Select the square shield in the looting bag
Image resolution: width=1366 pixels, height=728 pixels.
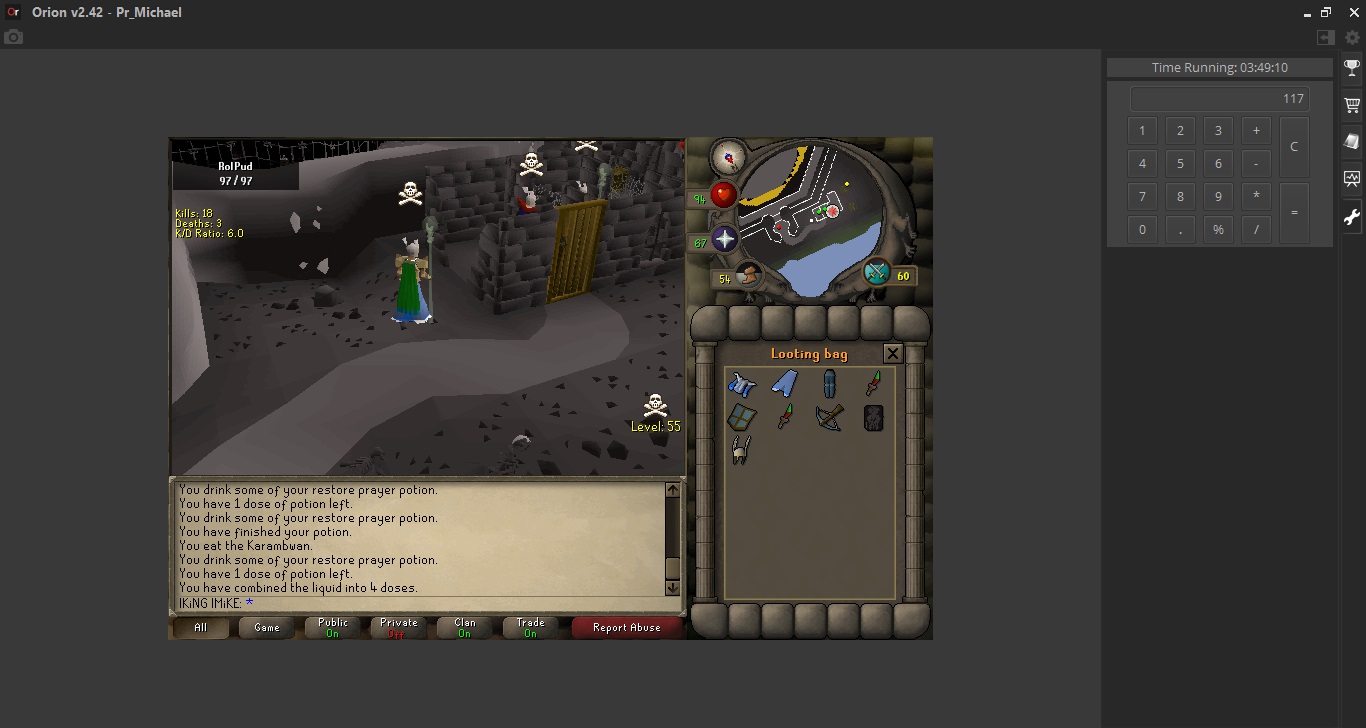pyautogui.click(x=741, y=416)
